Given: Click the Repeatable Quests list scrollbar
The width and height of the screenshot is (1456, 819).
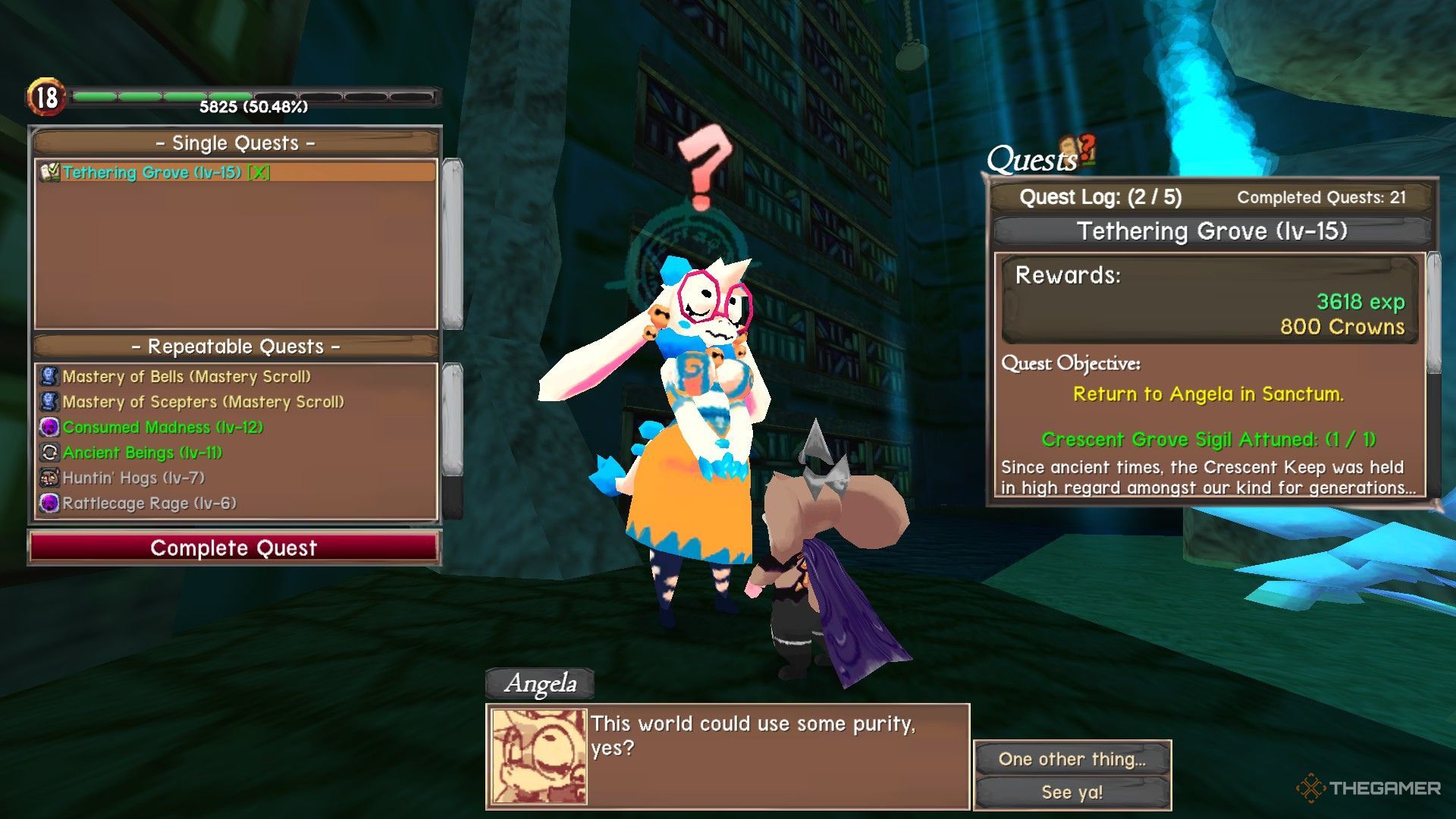Looking at the screenshot, I should (452, 421).
